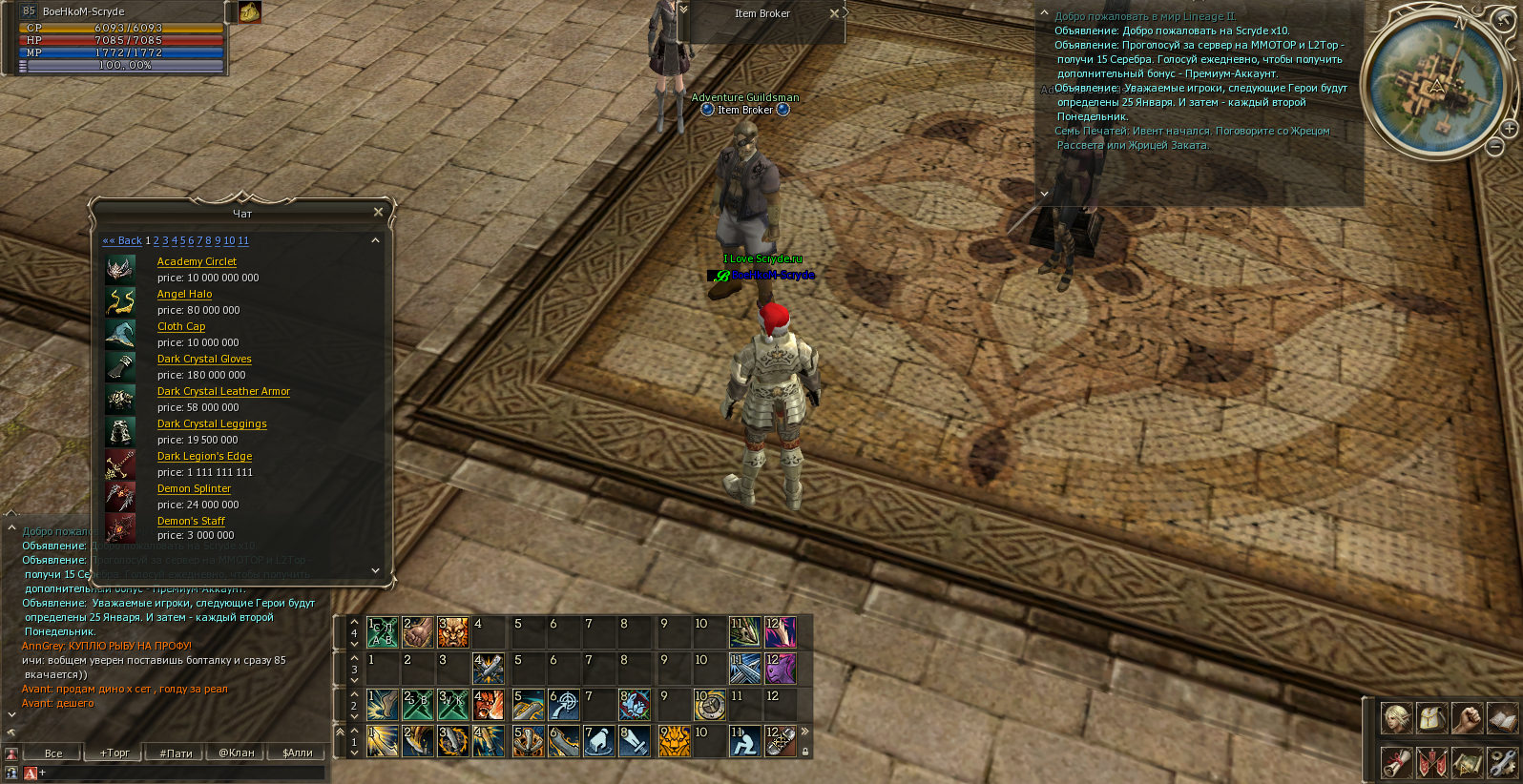
Task: Open the Angel Halo item link
Action: (184, 294)
